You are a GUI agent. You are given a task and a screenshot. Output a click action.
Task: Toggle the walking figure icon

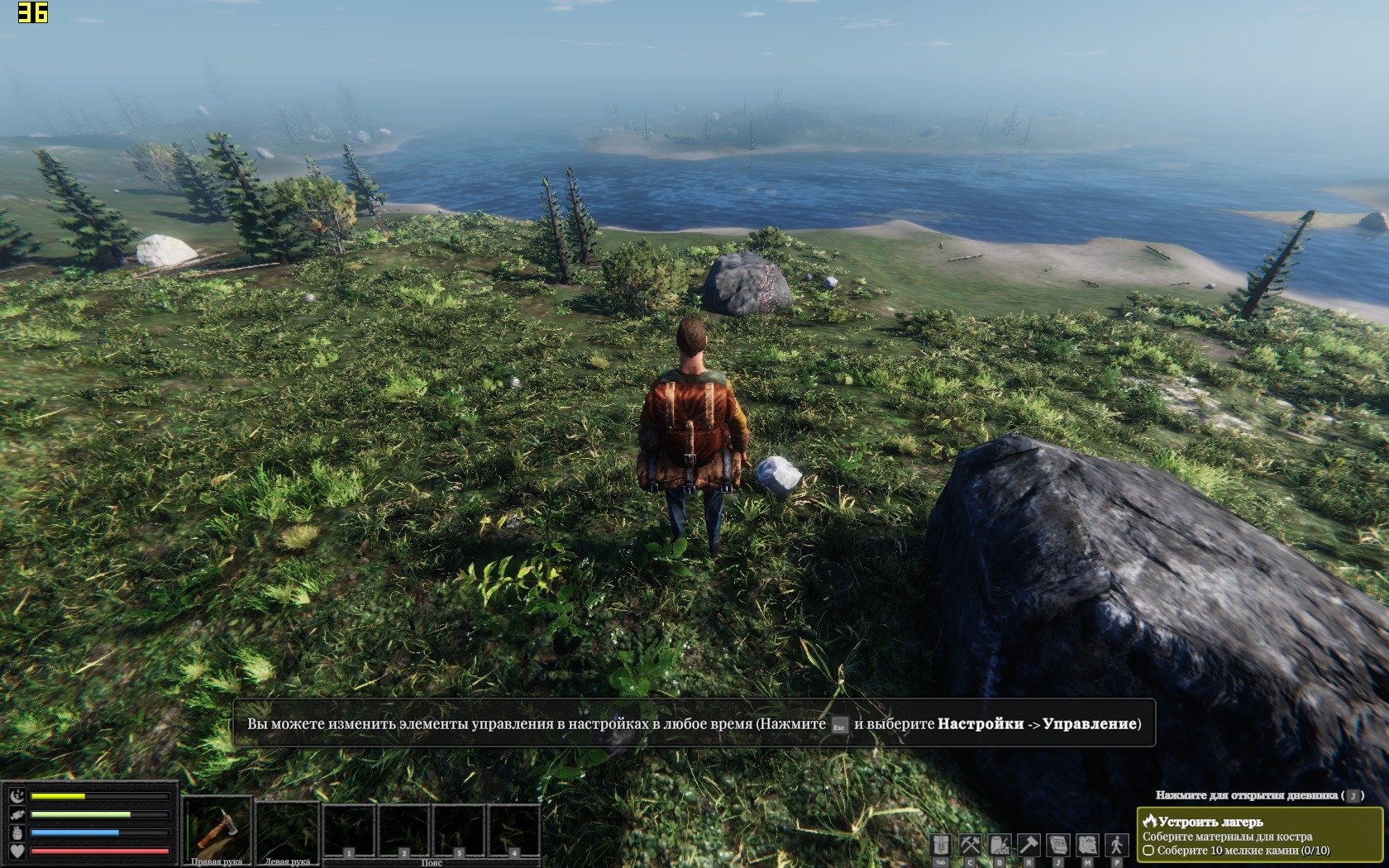(x=1117, y=846)
